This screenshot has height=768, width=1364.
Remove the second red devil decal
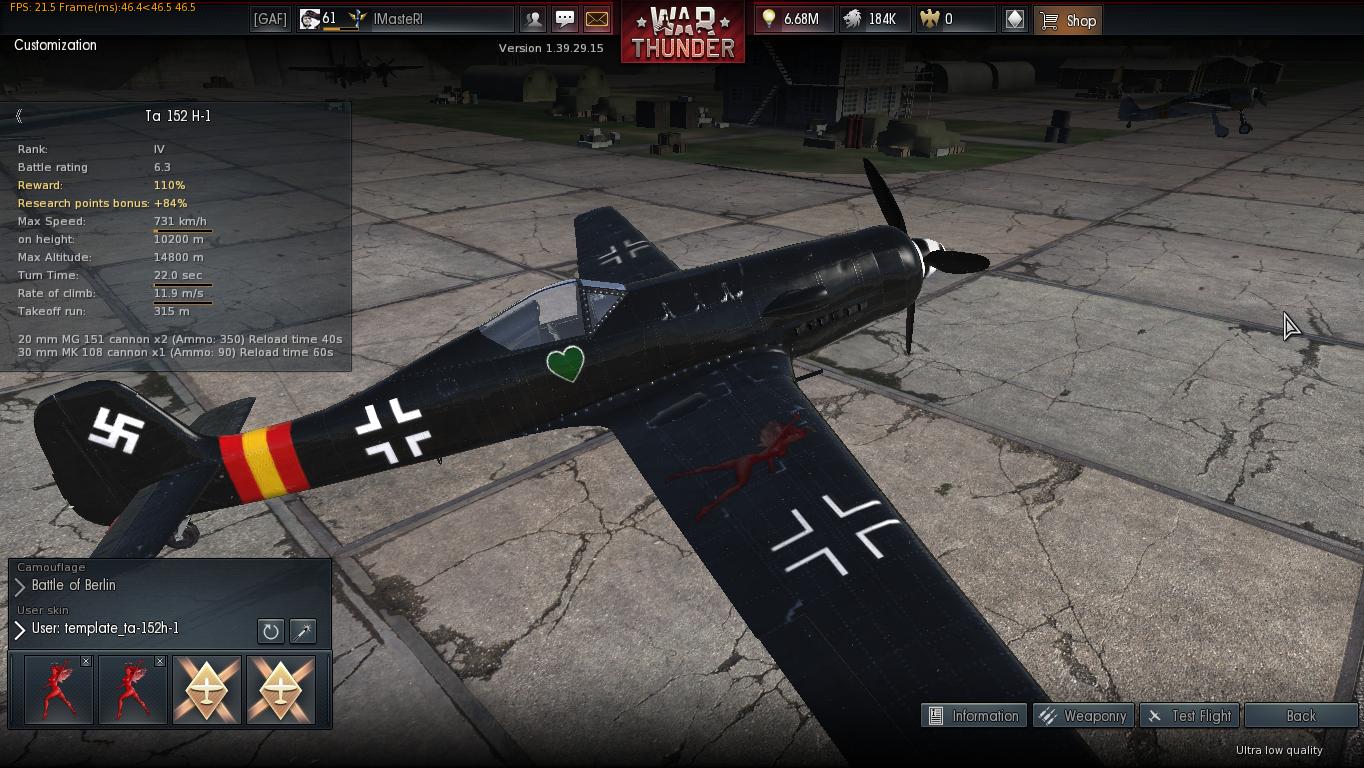click(162, 661)
